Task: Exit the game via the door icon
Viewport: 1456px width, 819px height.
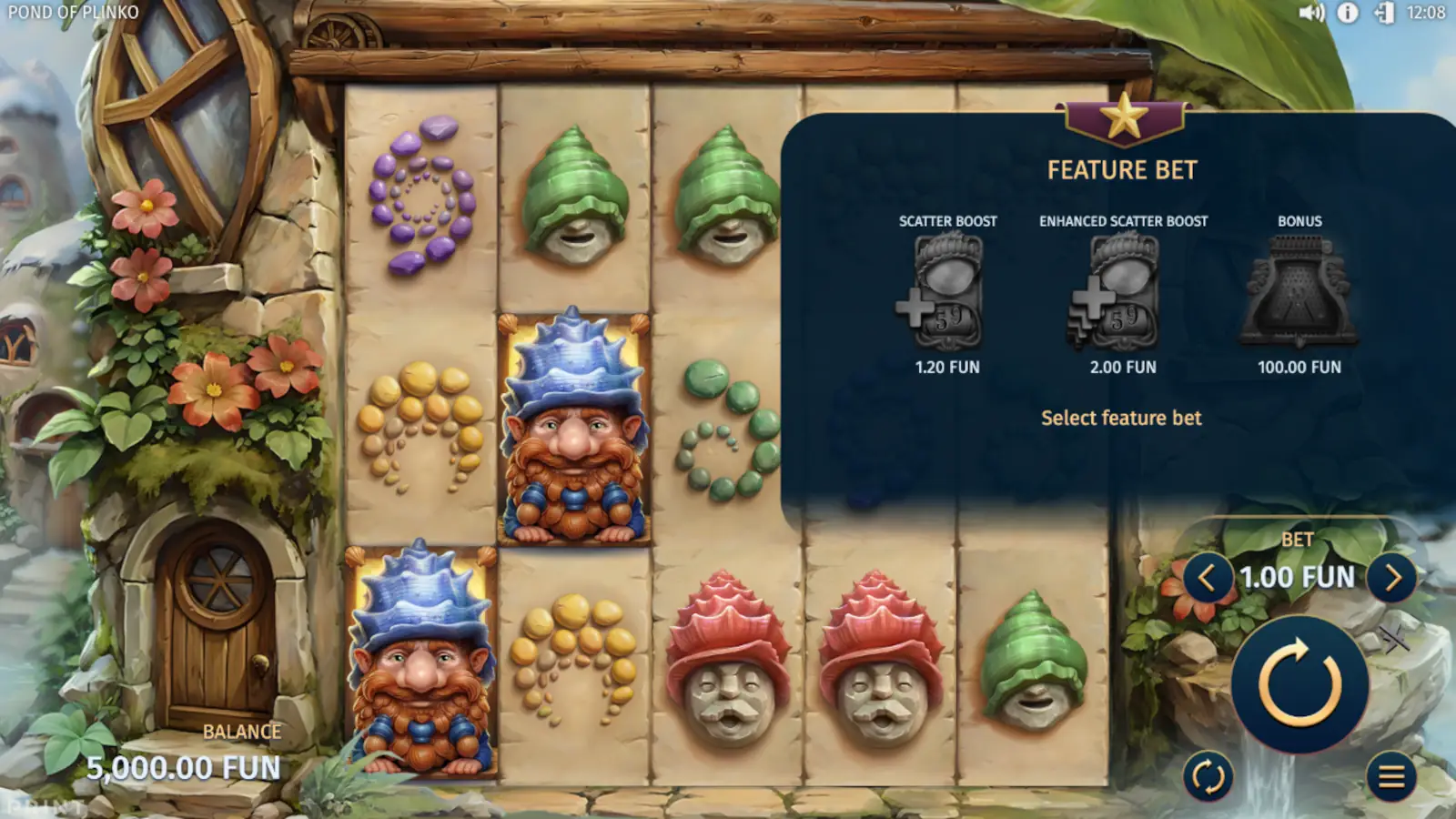Action: 1382,13
